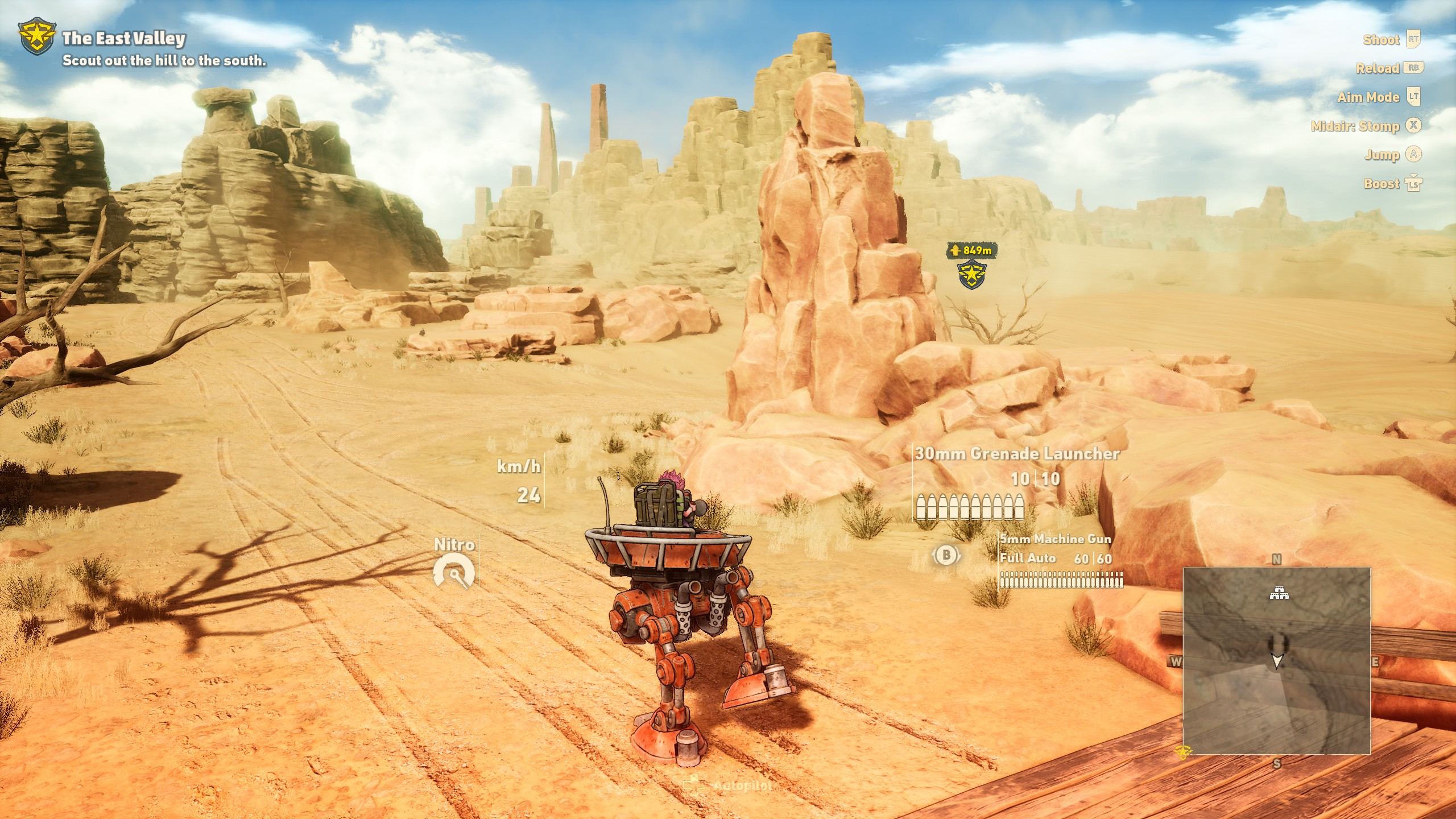The image size is (1456, 819).
Task: Click The East Valley quest tracker
Action: [123, 39]
